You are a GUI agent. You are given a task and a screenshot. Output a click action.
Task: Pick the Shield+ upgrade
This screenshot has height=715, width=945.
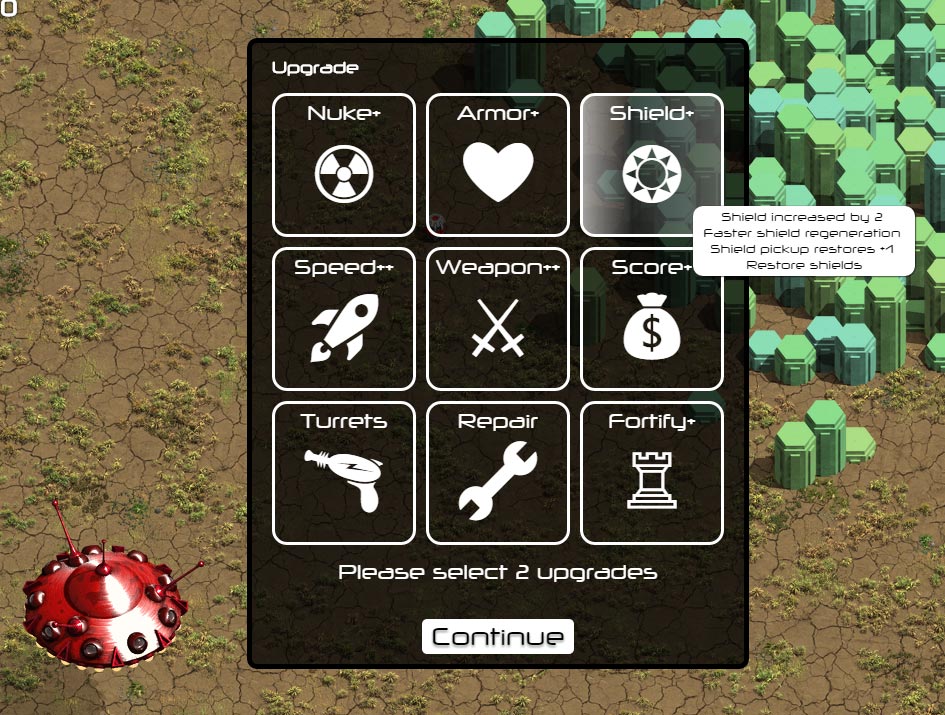coord(651,165)
